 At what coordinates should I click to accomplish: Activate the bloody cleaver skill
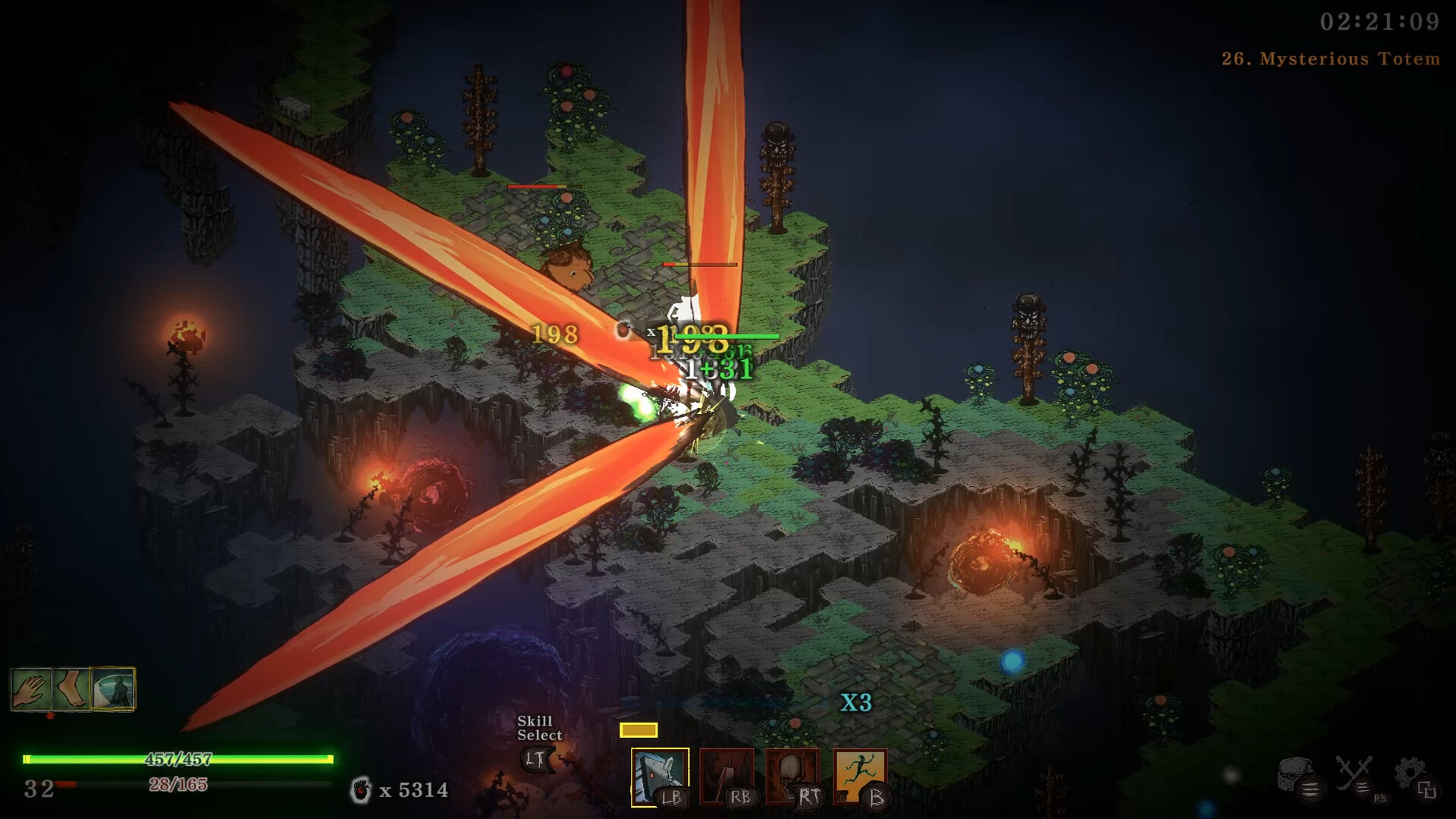726,776
